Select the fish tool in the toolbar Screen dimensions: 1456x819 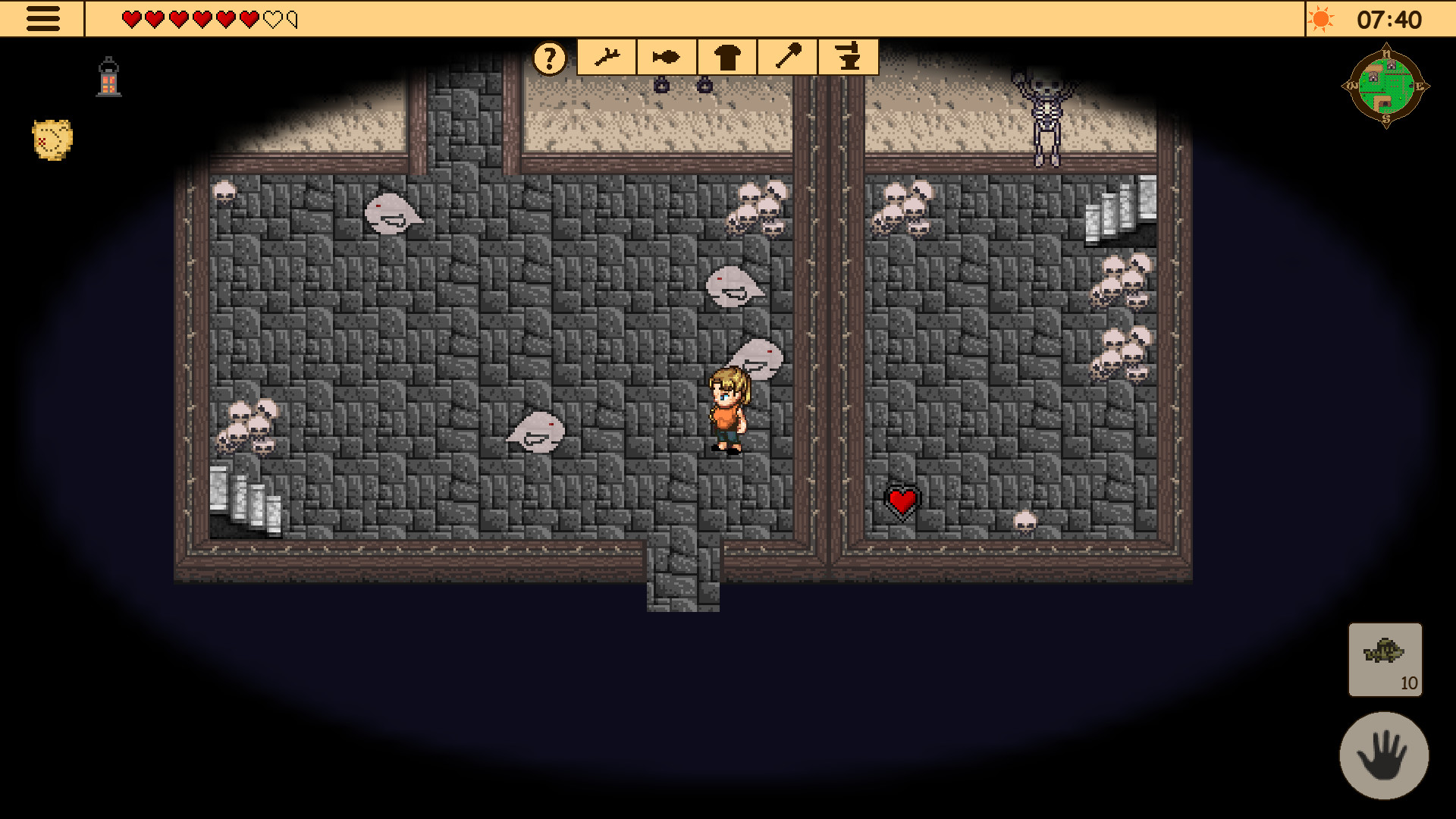pos(665,56)
